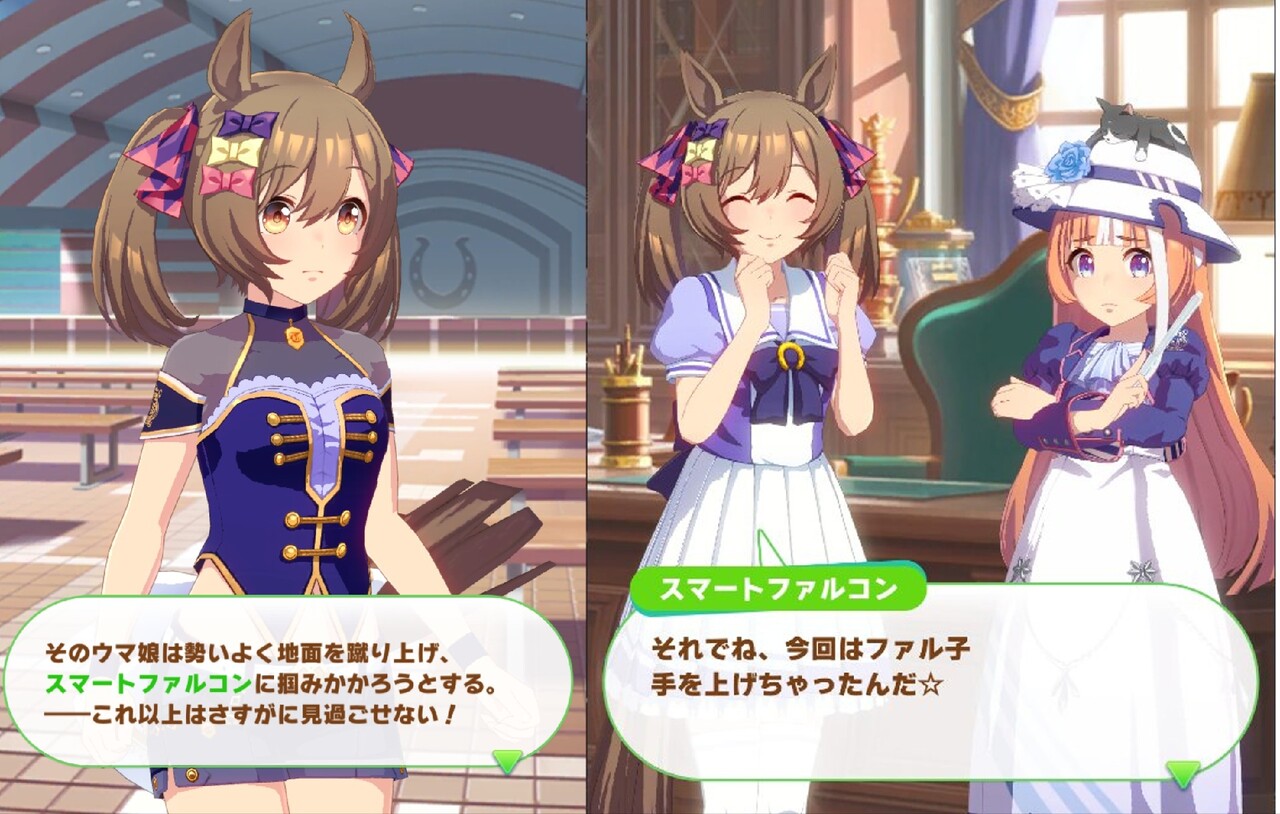This screenshot has width=1280, height=814.
Task: Click the green arrow in スマートファルコン's dialogue box
Action: coord(1183,772)
